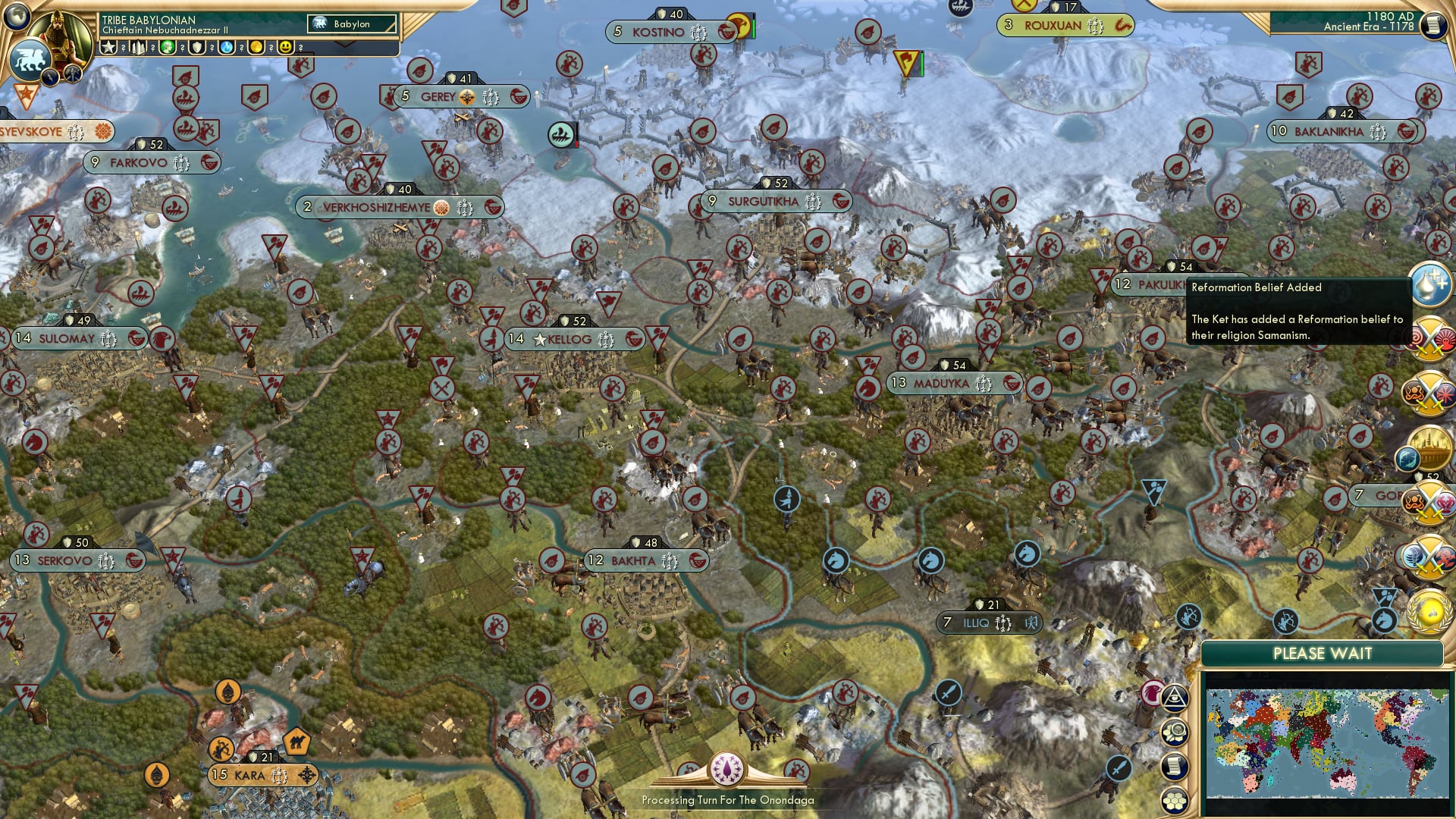The height and width of the screenshot is (819, 1456).
Task: Toggle the notification log scroll icon
Action: (x=1175, y=767)
